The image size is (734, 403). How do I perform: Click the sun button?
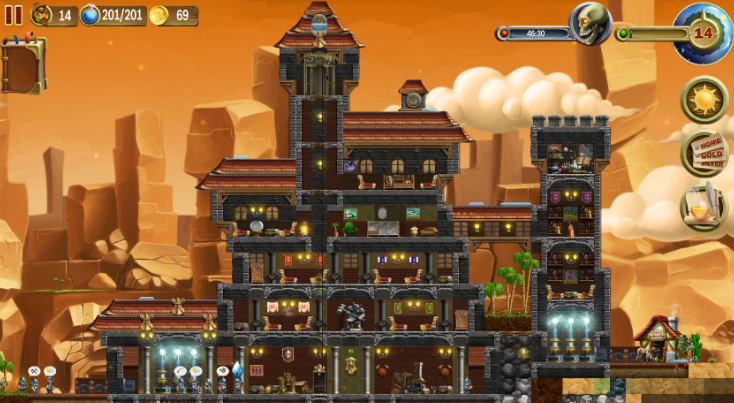point(704,100)
